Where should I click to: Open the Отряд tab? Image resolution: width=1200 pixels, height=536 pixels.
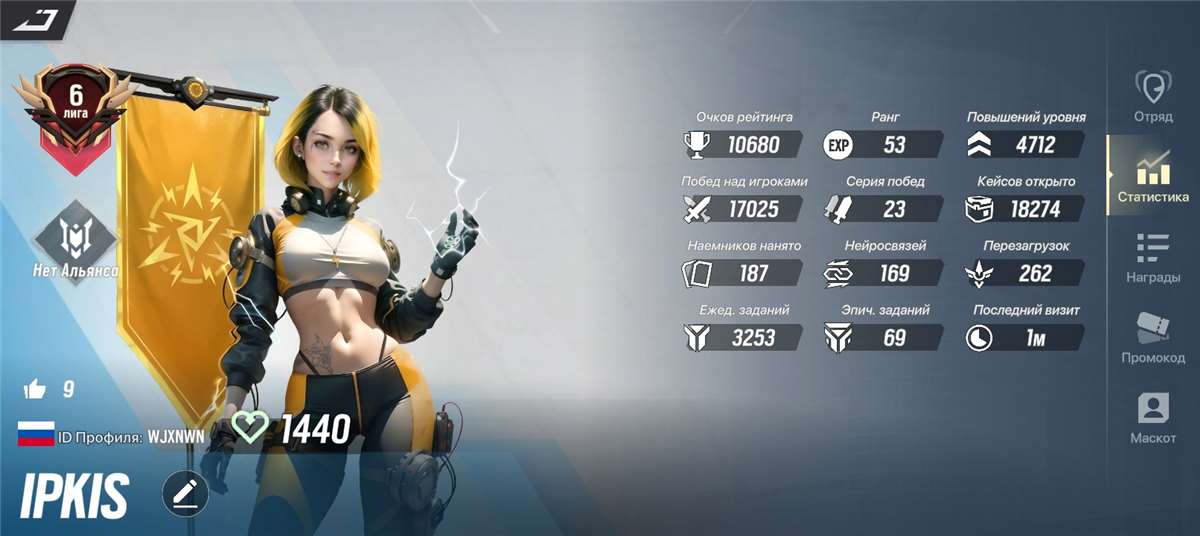coord(1152,96)
